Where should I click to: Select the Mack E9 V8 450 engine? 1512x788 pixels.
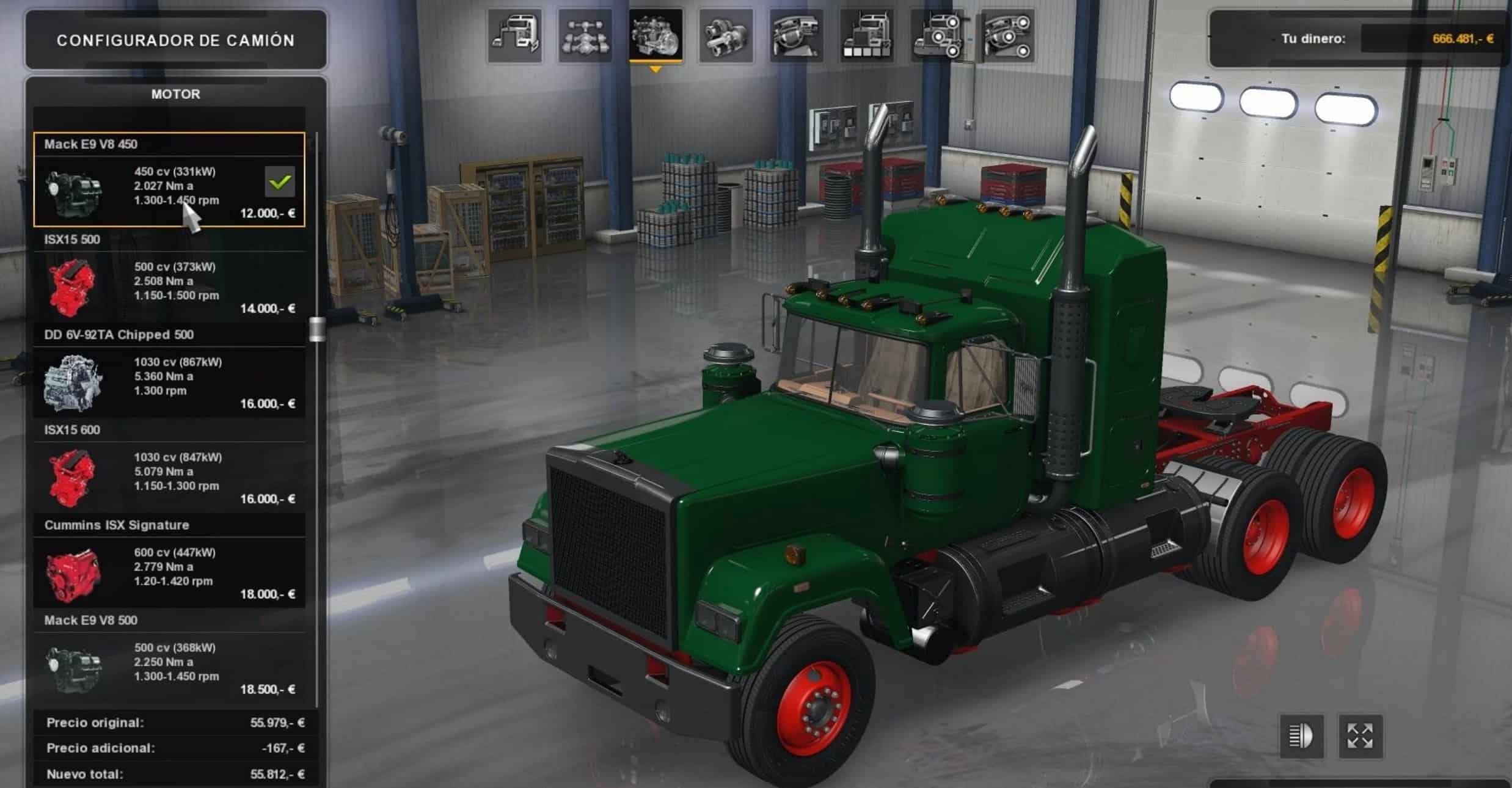(169, 180)
